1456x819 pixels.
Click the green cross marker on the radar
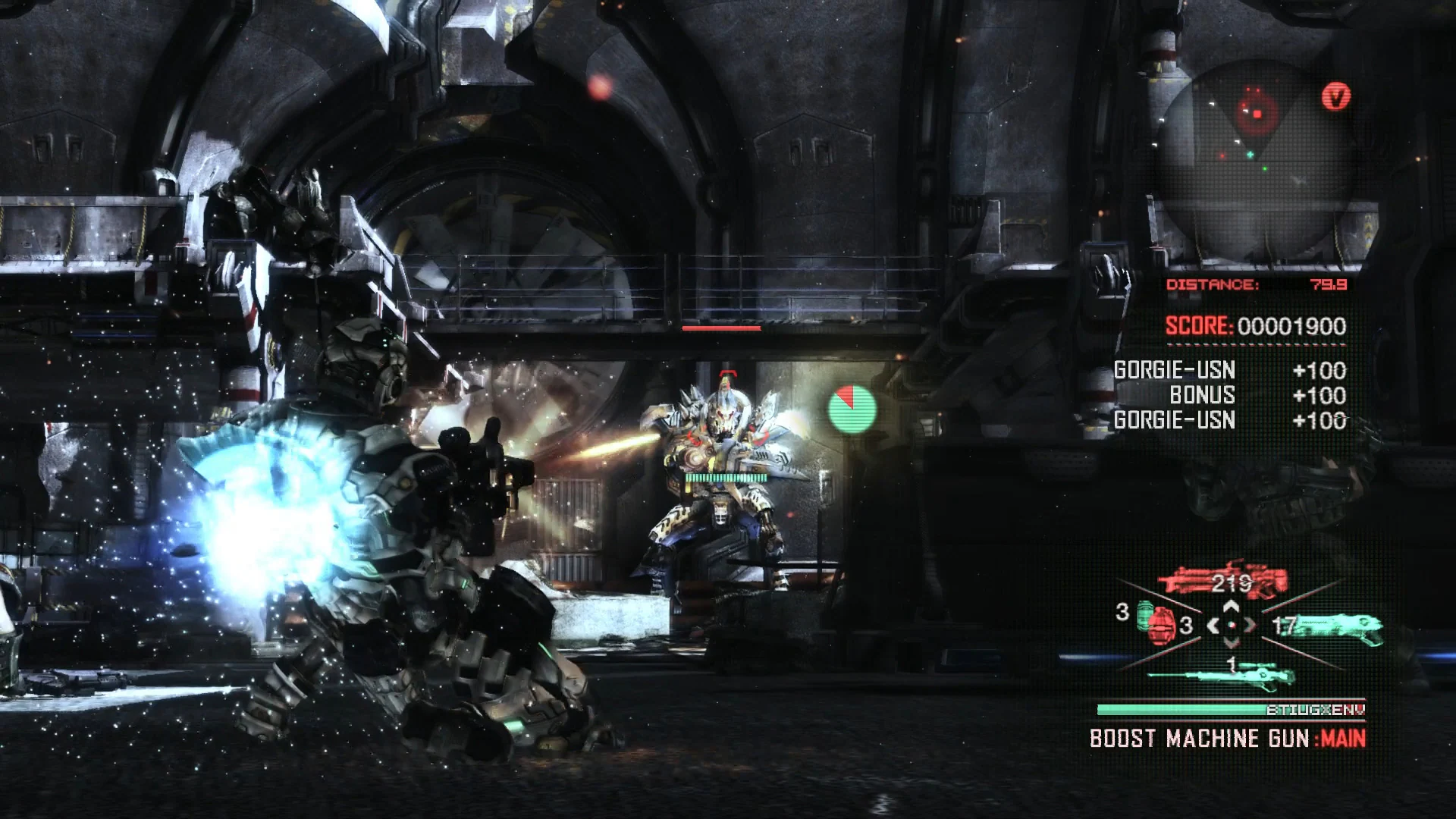[x=1250, y=154]
